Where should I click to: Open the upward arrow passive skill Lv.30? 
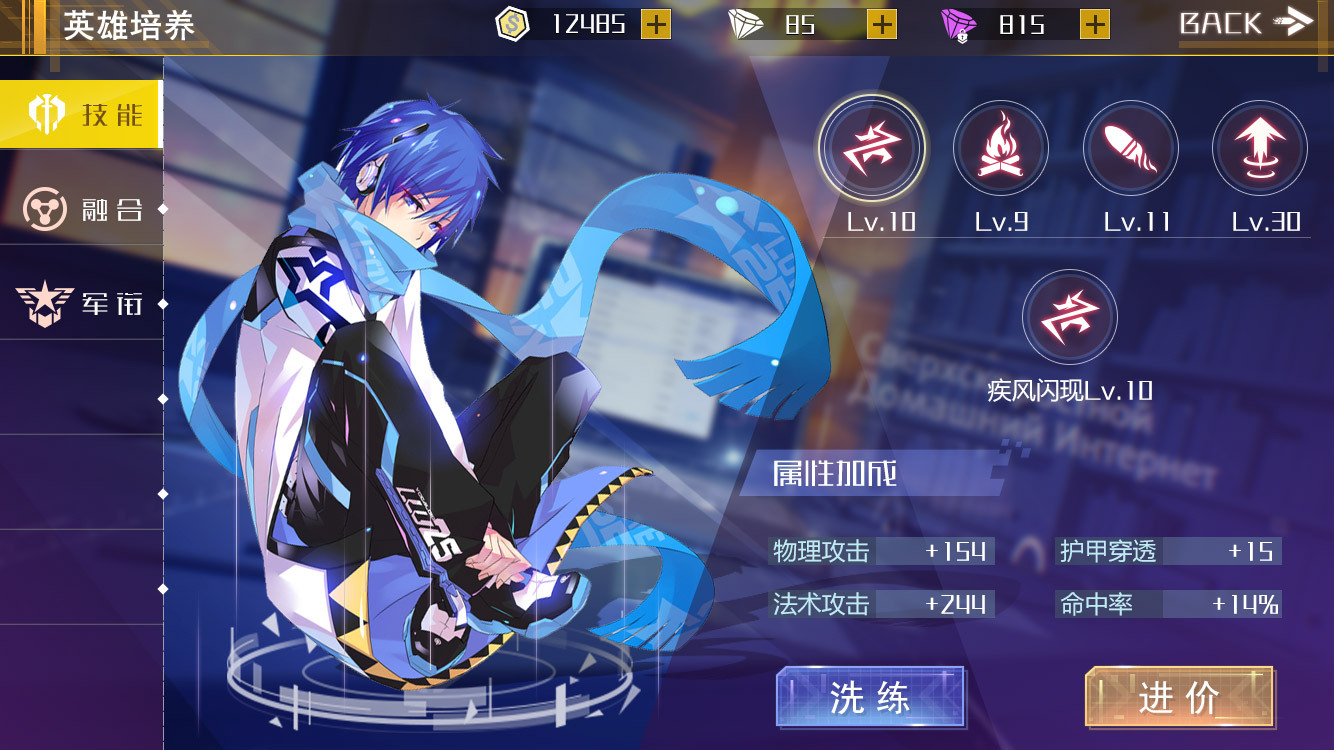[x=1261, y=147]
